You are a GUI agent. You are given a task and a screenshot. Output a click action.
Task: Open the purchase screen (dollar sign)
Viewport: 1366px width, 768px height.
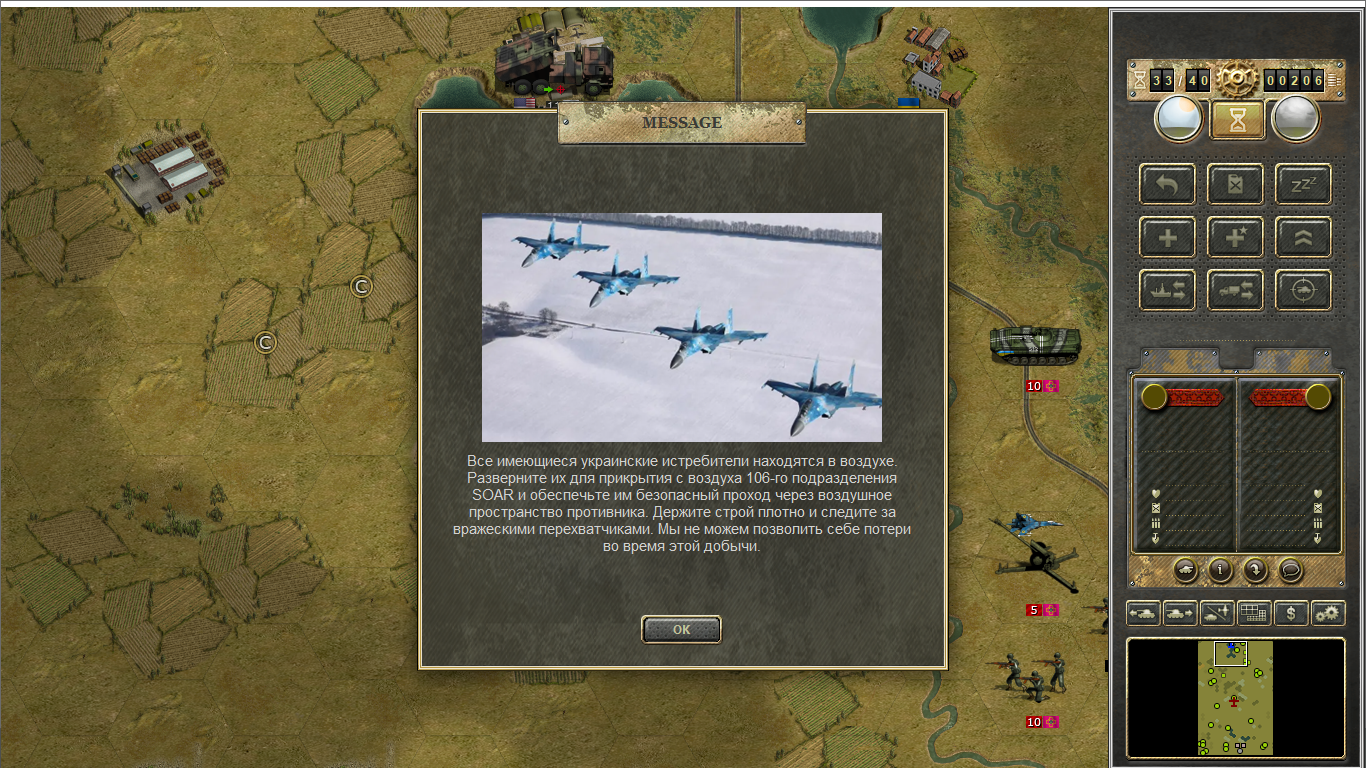pyautogui.click(x=1291, y=613)
